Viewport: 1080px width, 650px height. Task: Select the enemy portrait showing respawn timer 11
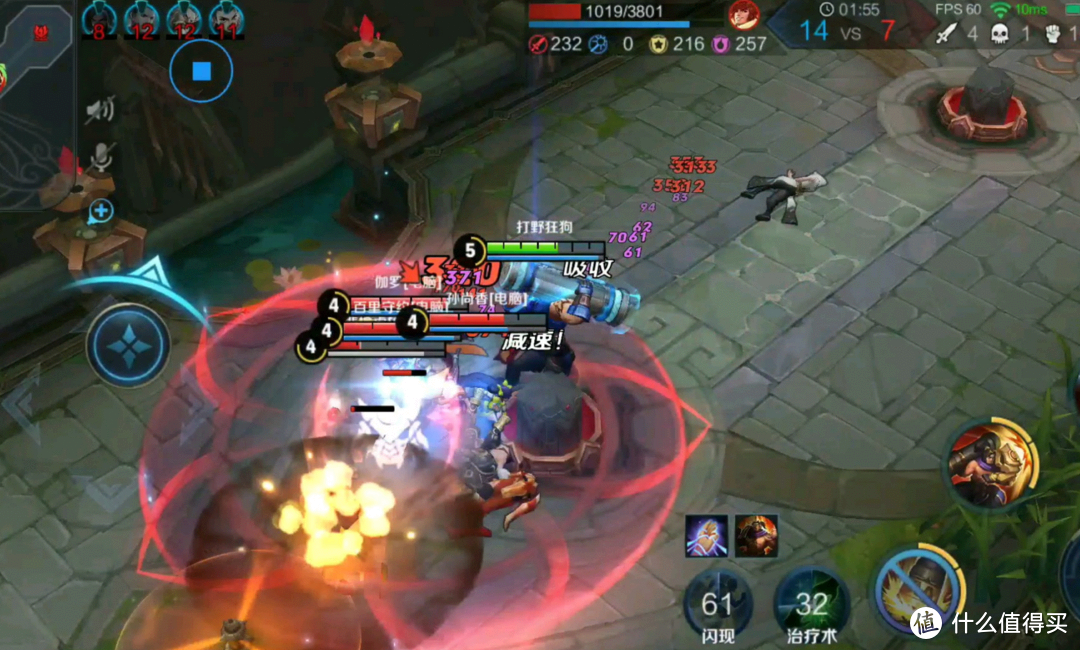pos(227,18)
